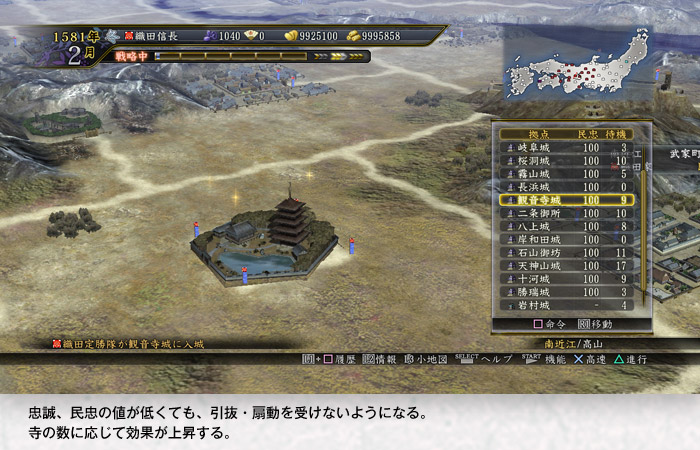This screenshot has height=450, width=700.
Task: Select 岐阜城 in the base list
Action: [x=535, y=148]
